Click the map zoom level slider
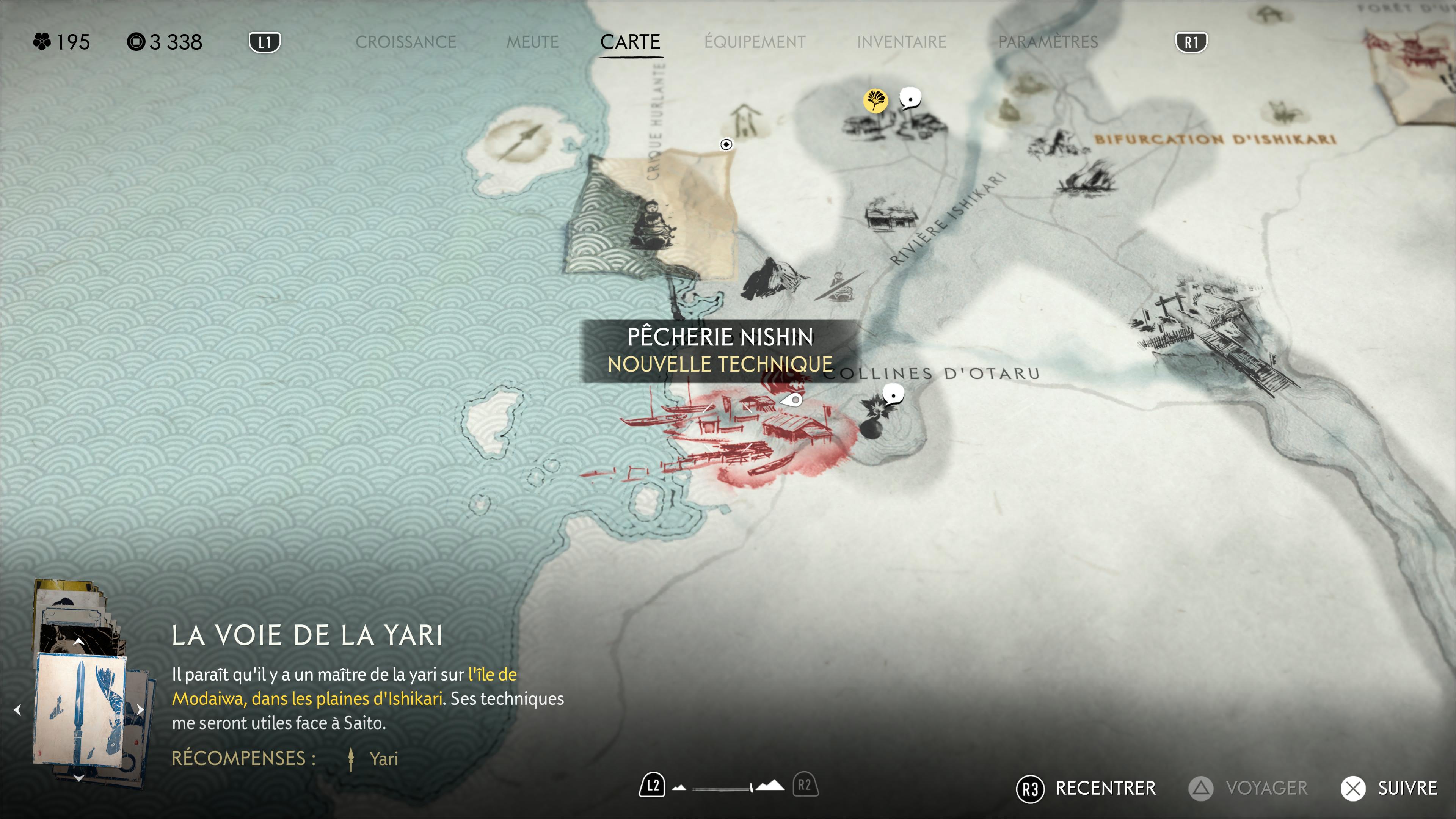1456x819 pixels. [728, 788]
